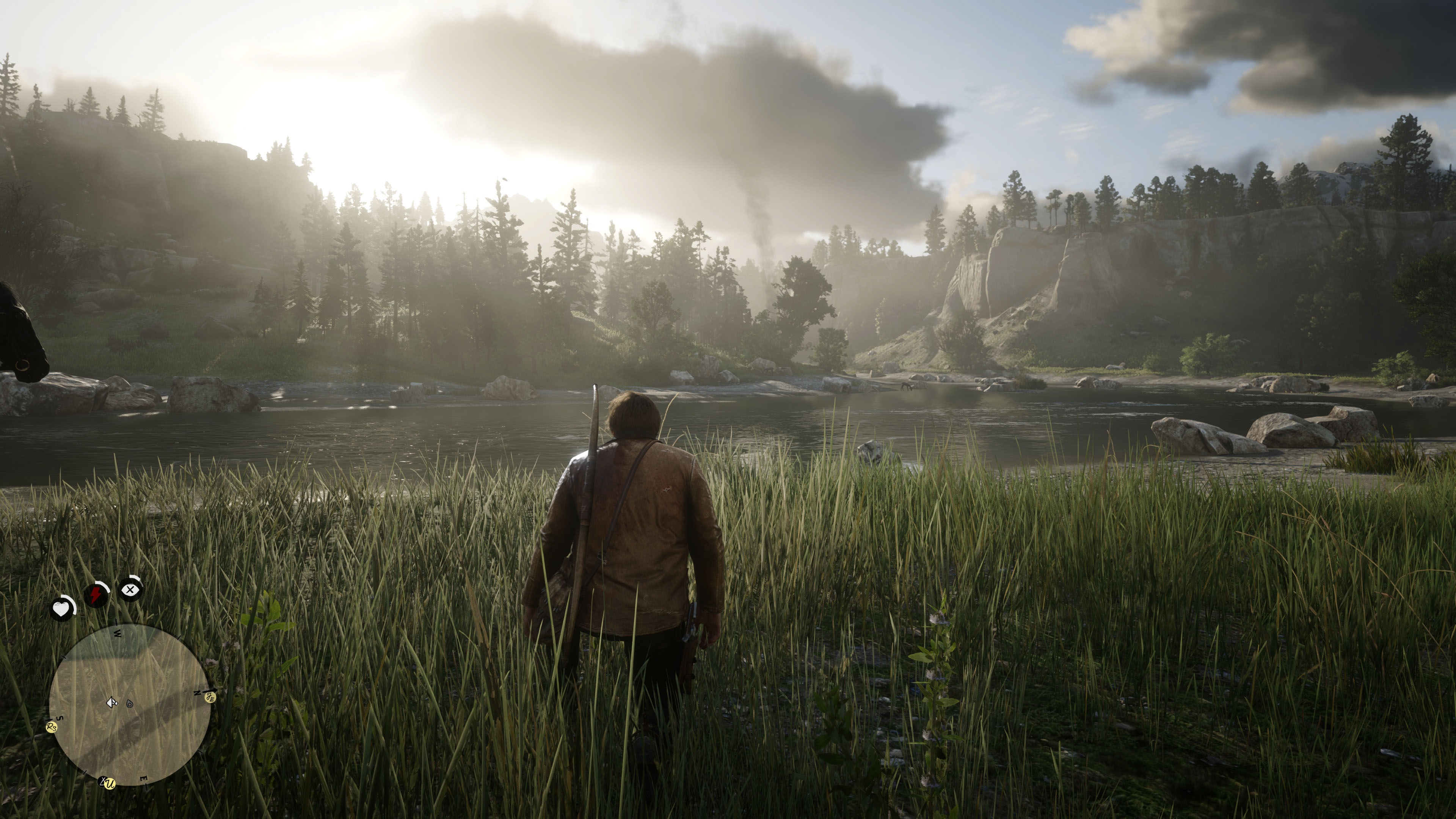
Task: Click the Dead Eye core icon
Action: (x=130, y=590)
